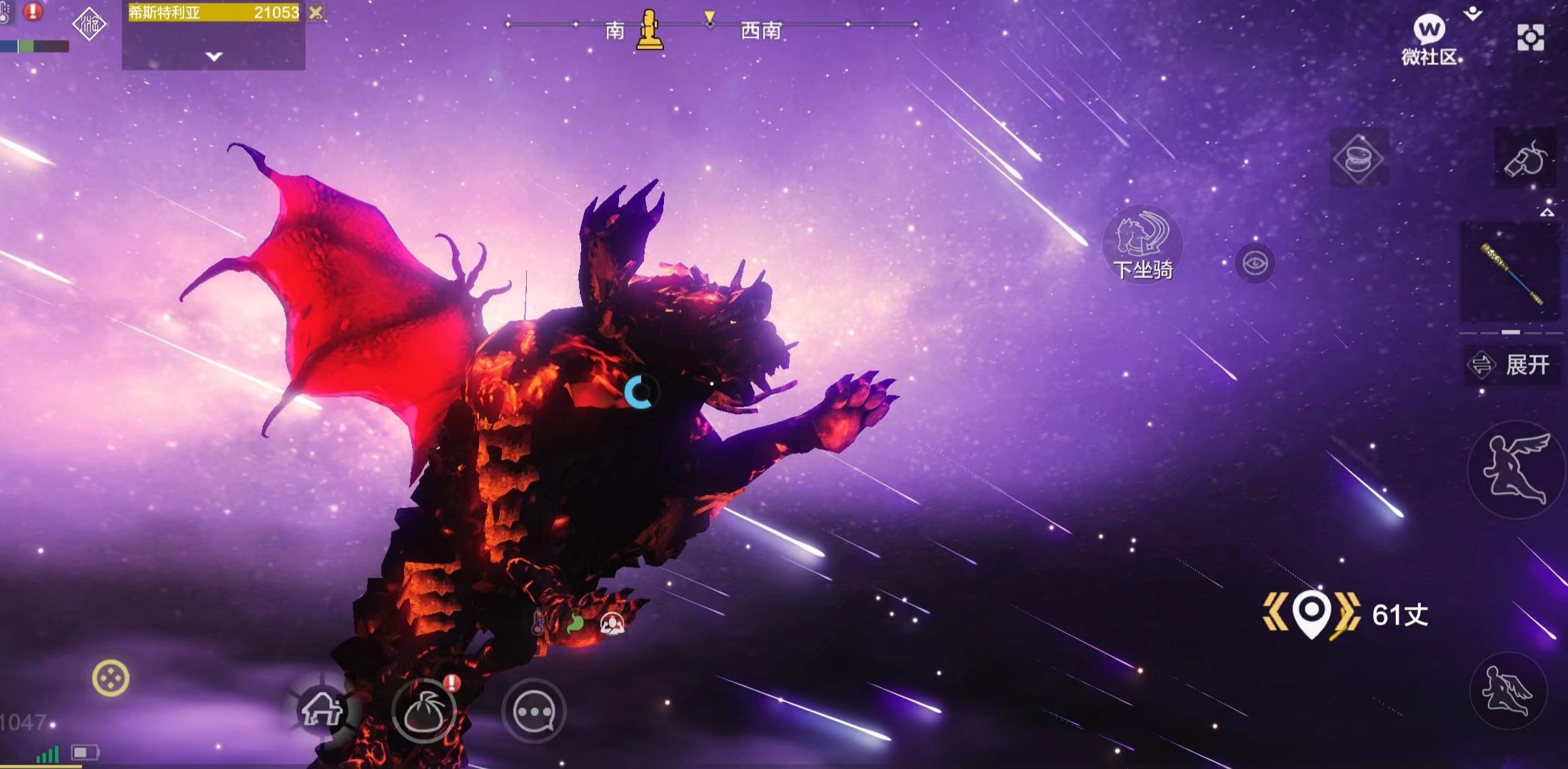
Task: Open the 微社区 community icon
Action: click(1429, 39)
